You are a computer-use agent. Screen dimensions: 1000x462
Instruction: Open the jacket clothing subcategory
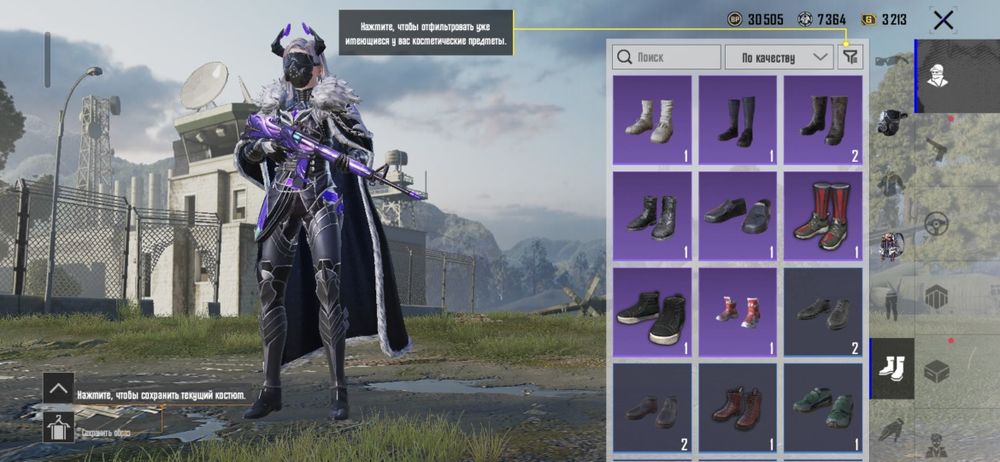point(892,183)
